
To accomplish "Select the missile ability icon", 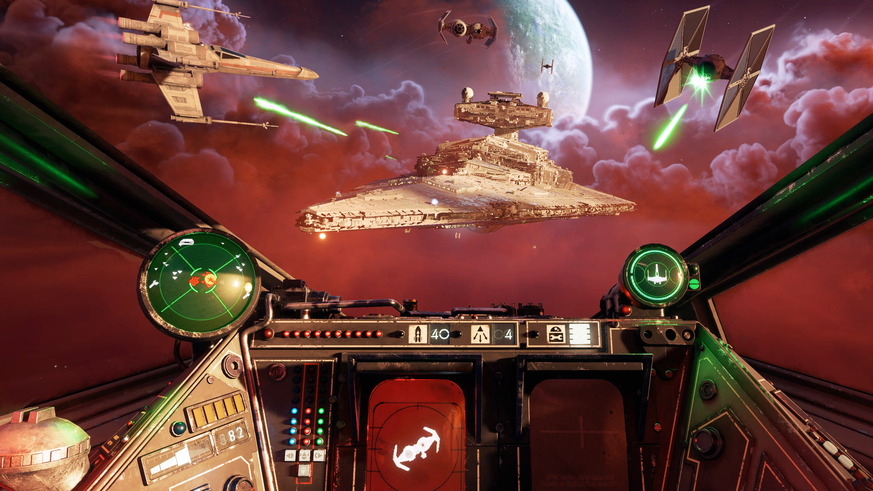I will point(419,334).
